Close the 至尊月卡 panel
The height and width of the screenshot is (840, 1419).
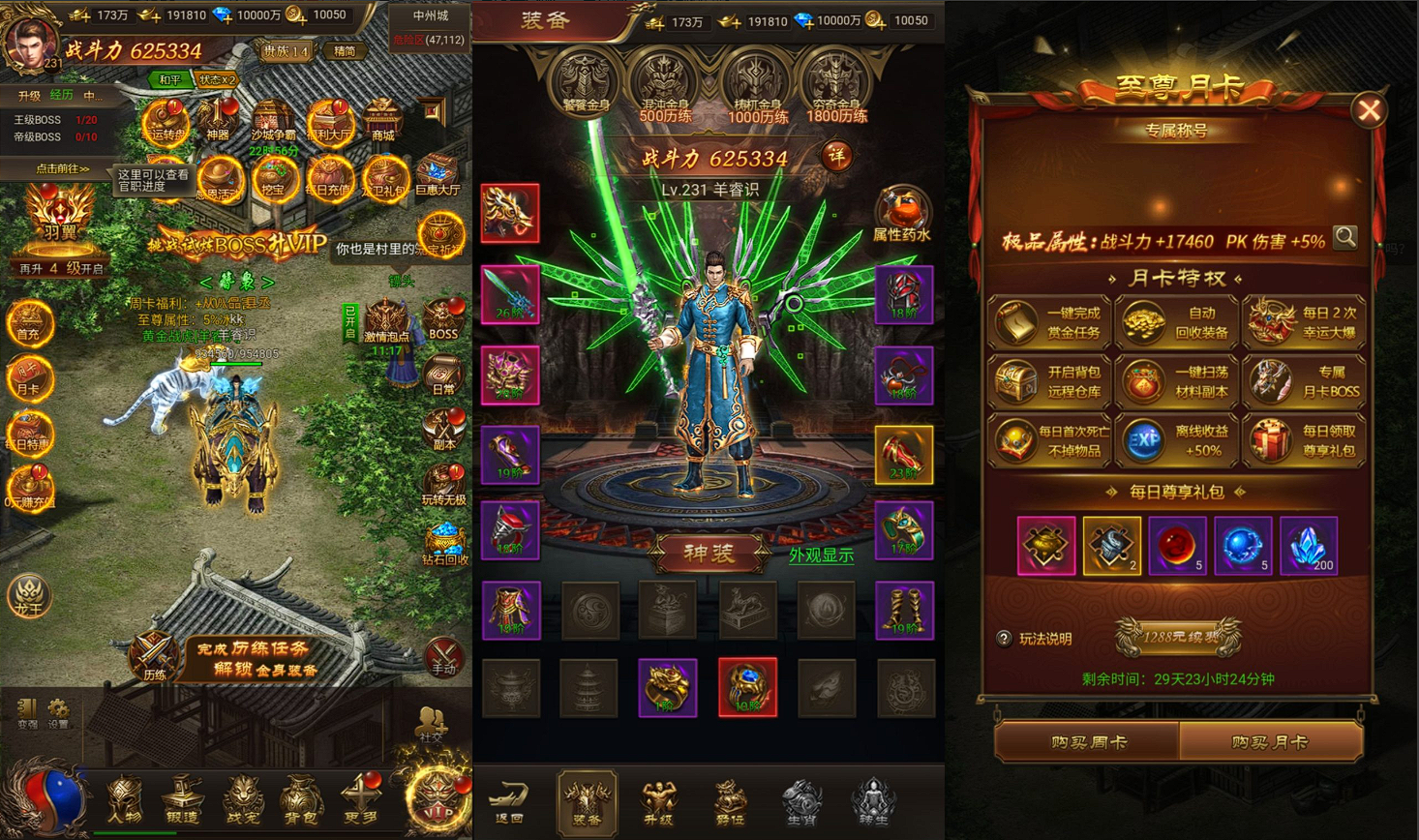point(1369,110)
